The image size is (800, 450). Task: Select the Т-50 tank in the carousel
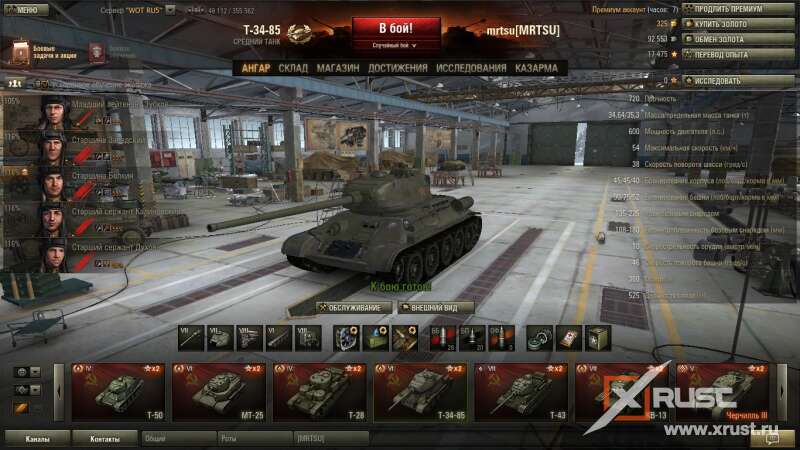click(119, 392)
